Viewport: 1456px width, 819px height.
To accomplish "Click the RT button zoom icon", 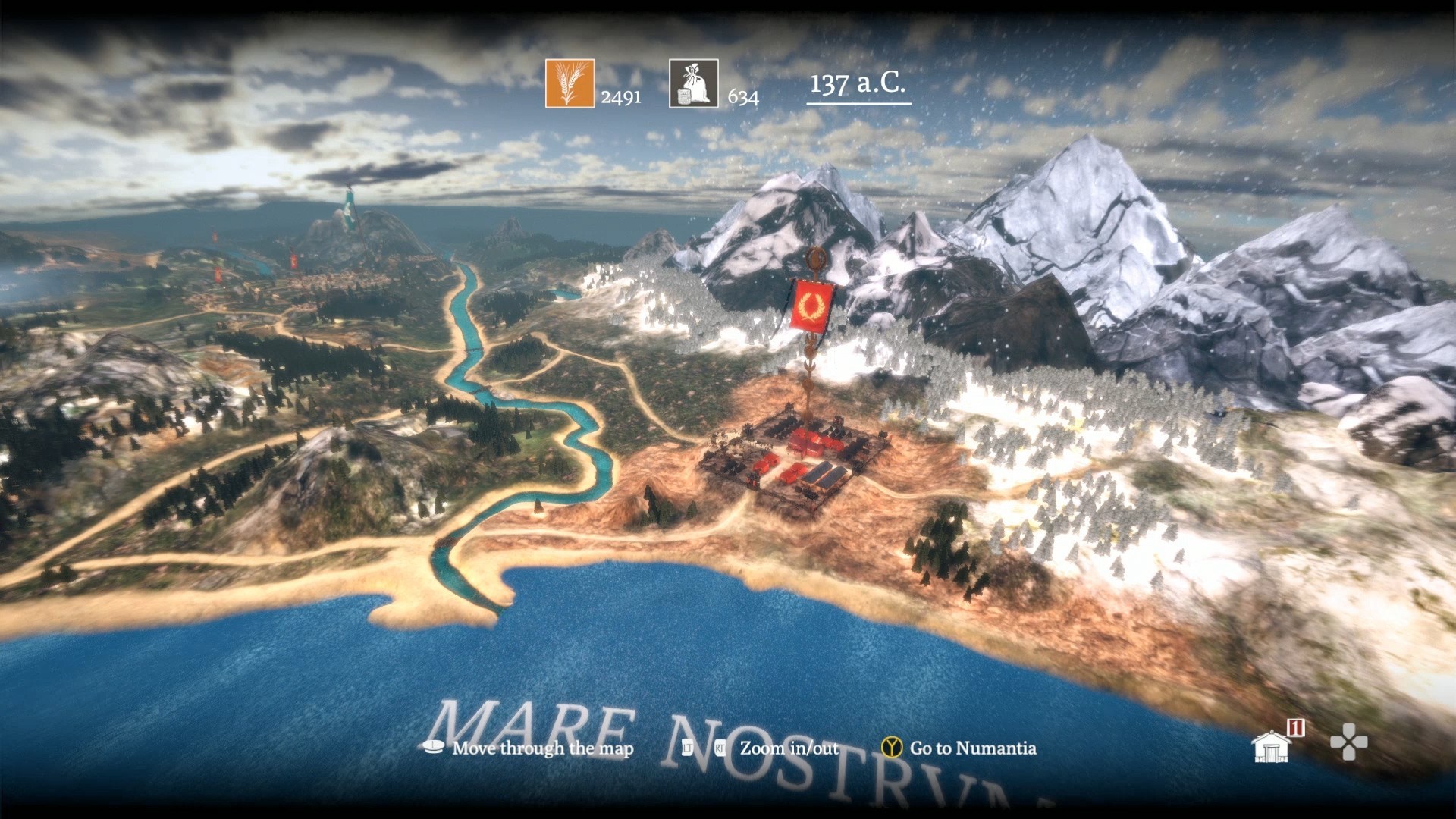I will pos(720,748).
